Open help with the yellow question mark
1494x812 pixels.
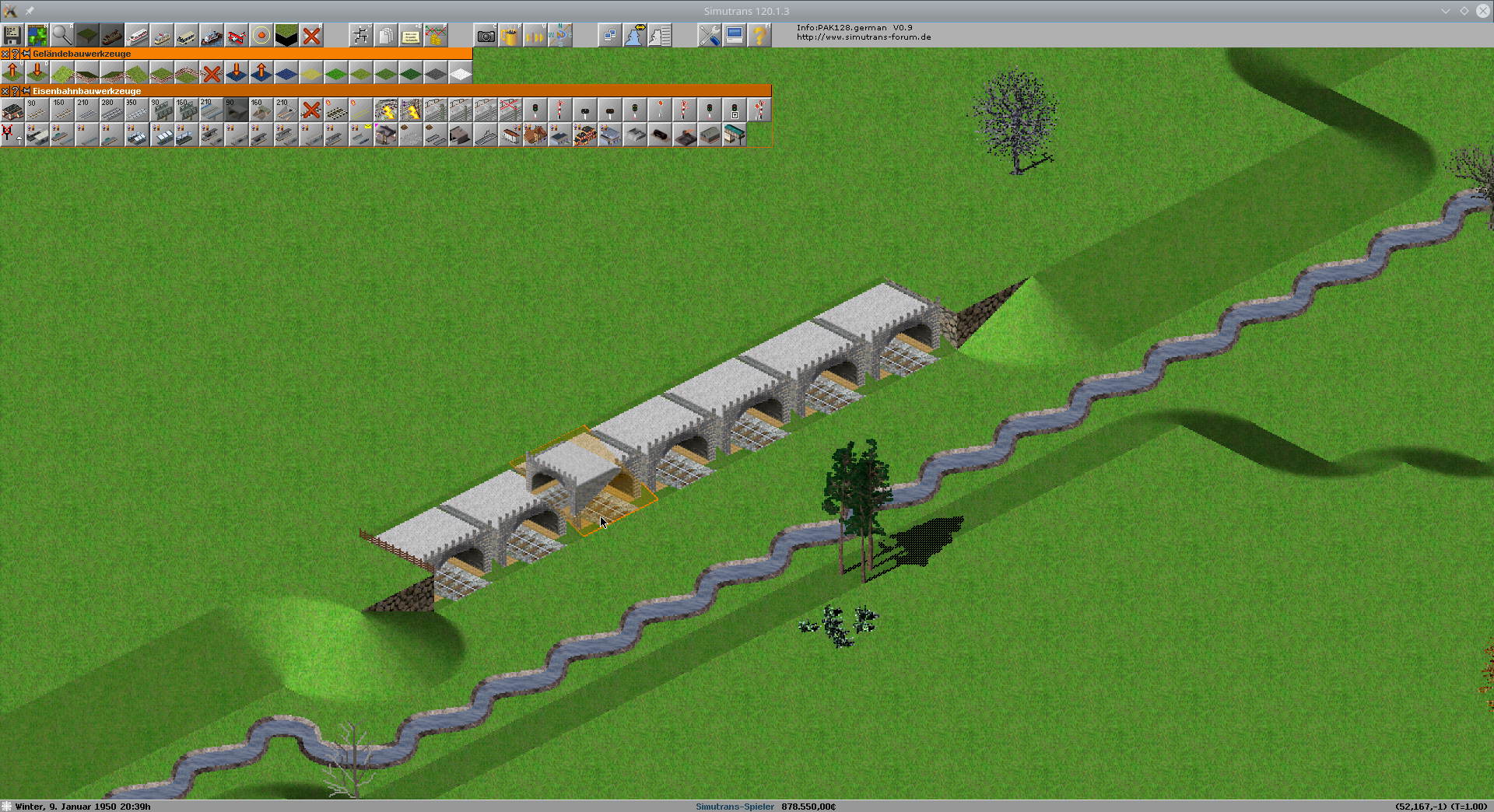759,36
